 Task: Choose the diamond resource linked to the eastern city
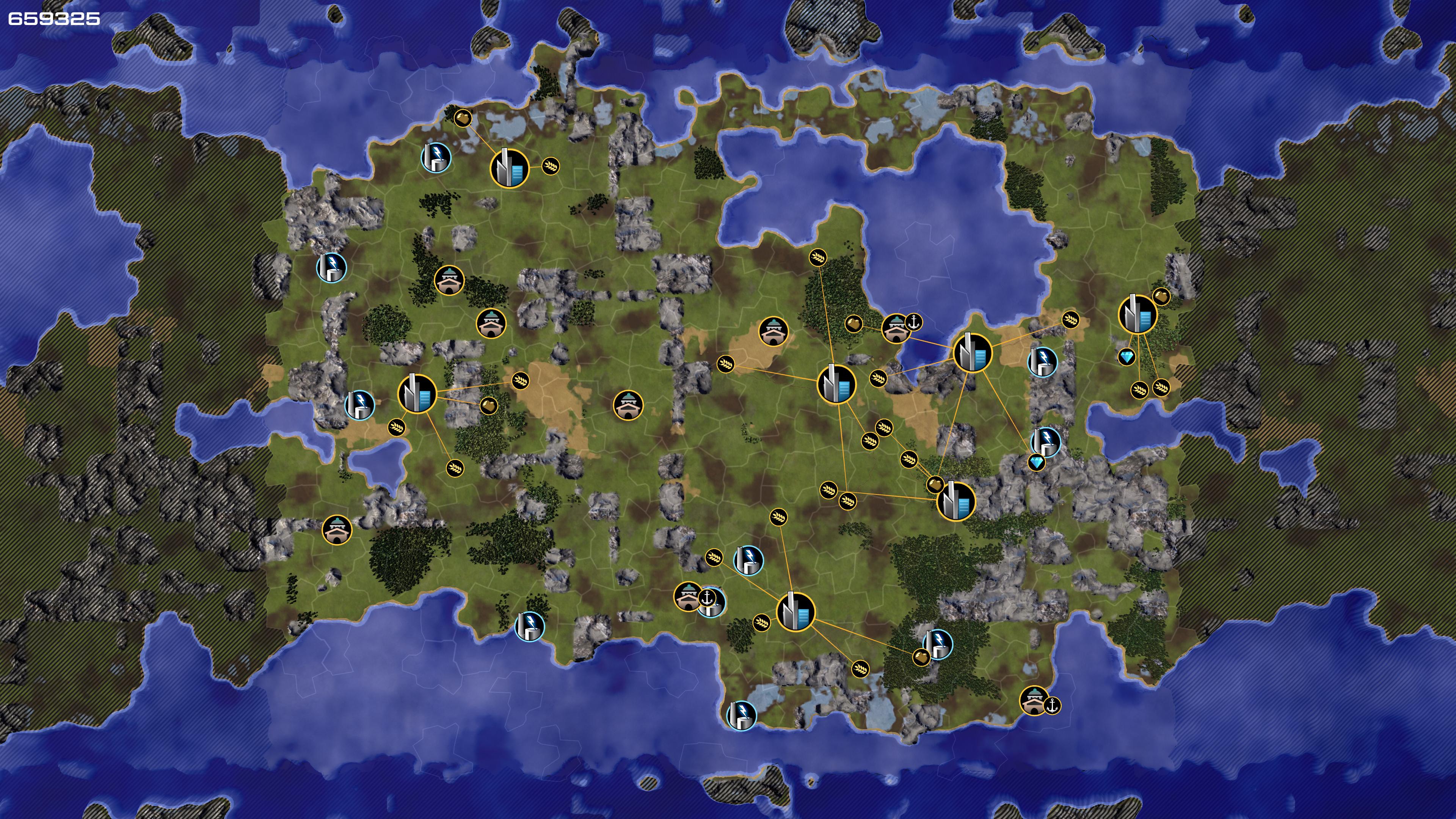pyautogui.click(x=1127, y=357)
